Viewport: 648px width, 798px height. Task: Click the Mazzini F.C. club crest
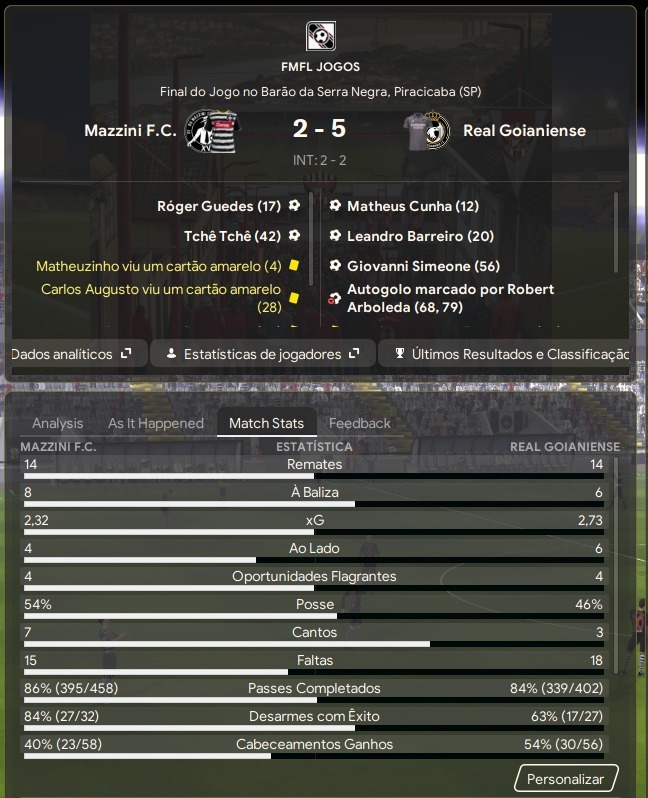click(210, 131)
